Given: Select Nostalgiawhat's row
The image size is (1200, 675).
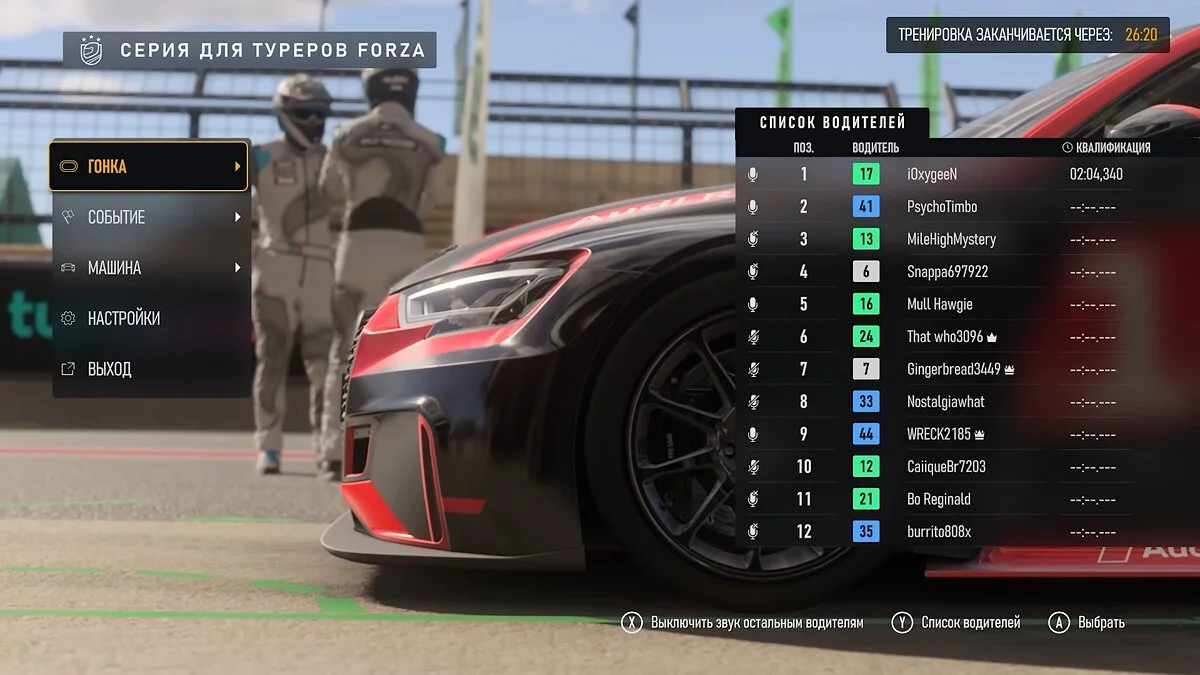Looking at the screenshot, I should click(x=945, y=402).
